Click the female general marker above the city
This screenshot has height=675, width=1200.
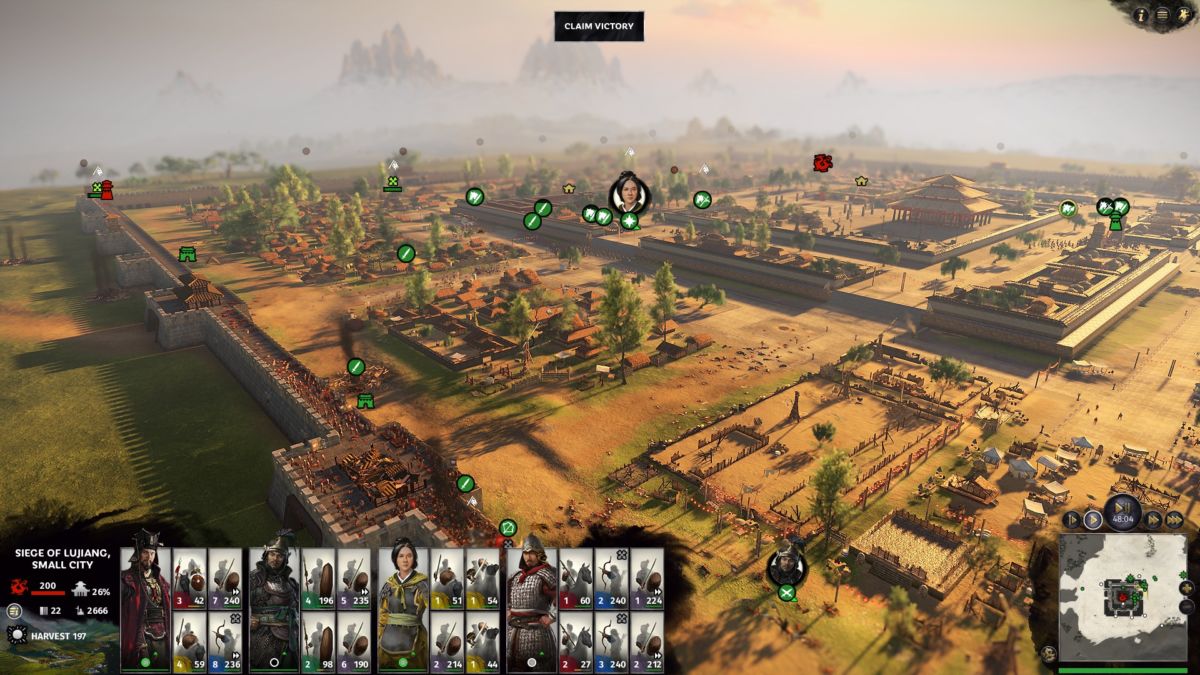point(629,193)
